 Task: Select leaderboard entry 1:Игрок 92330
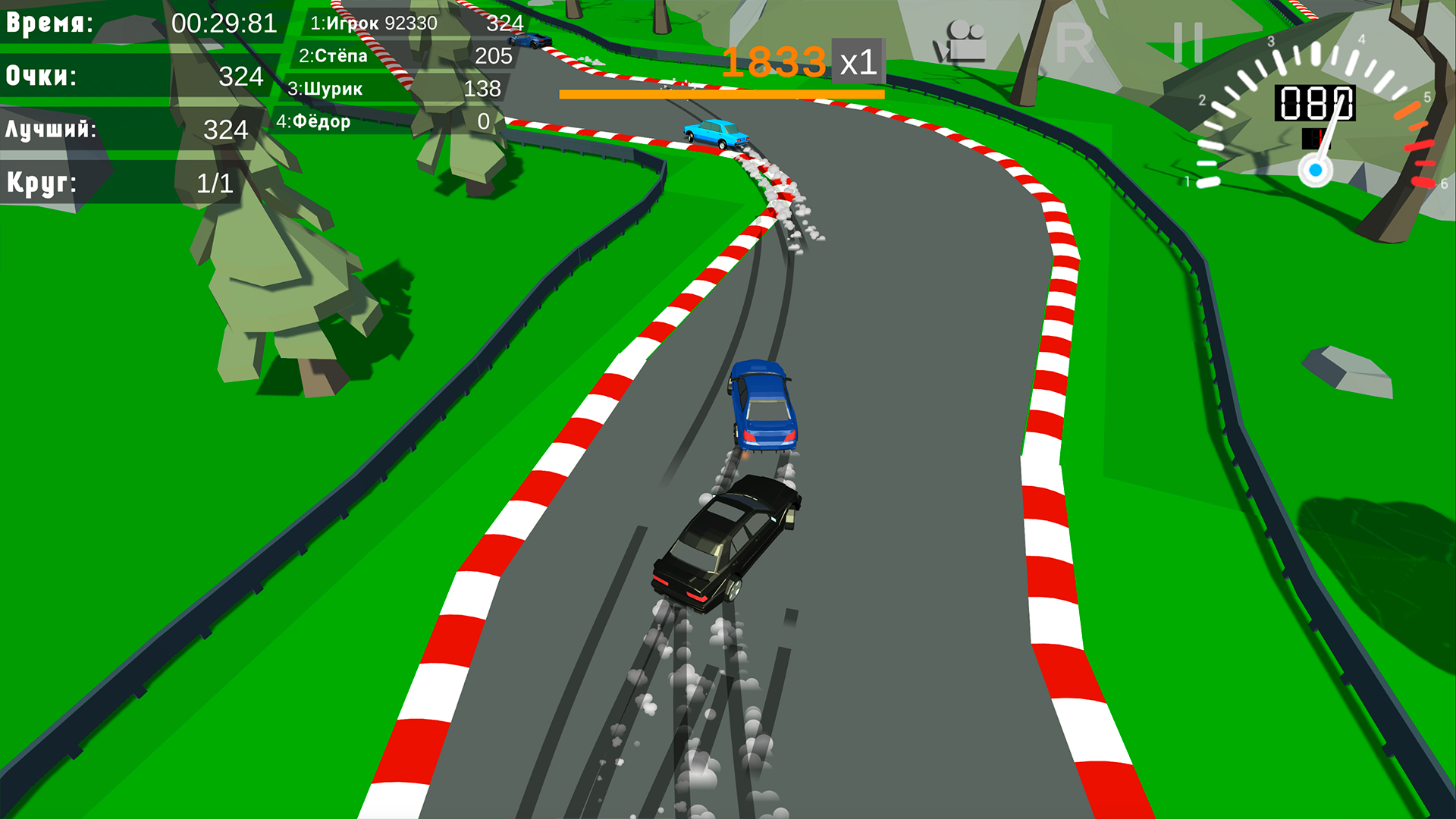402,23
